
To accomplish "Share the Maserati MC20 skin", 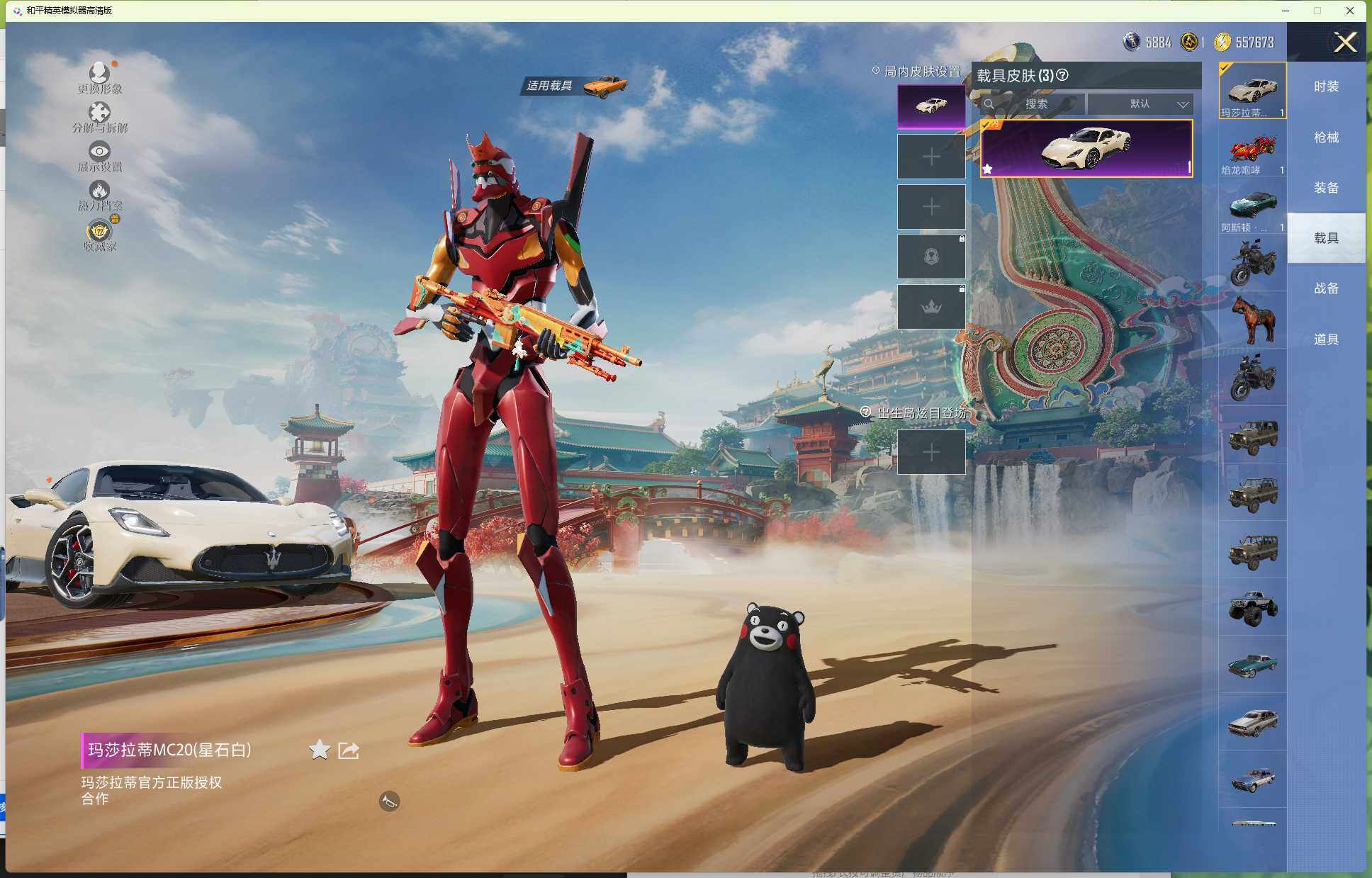I will click(349, 750).
